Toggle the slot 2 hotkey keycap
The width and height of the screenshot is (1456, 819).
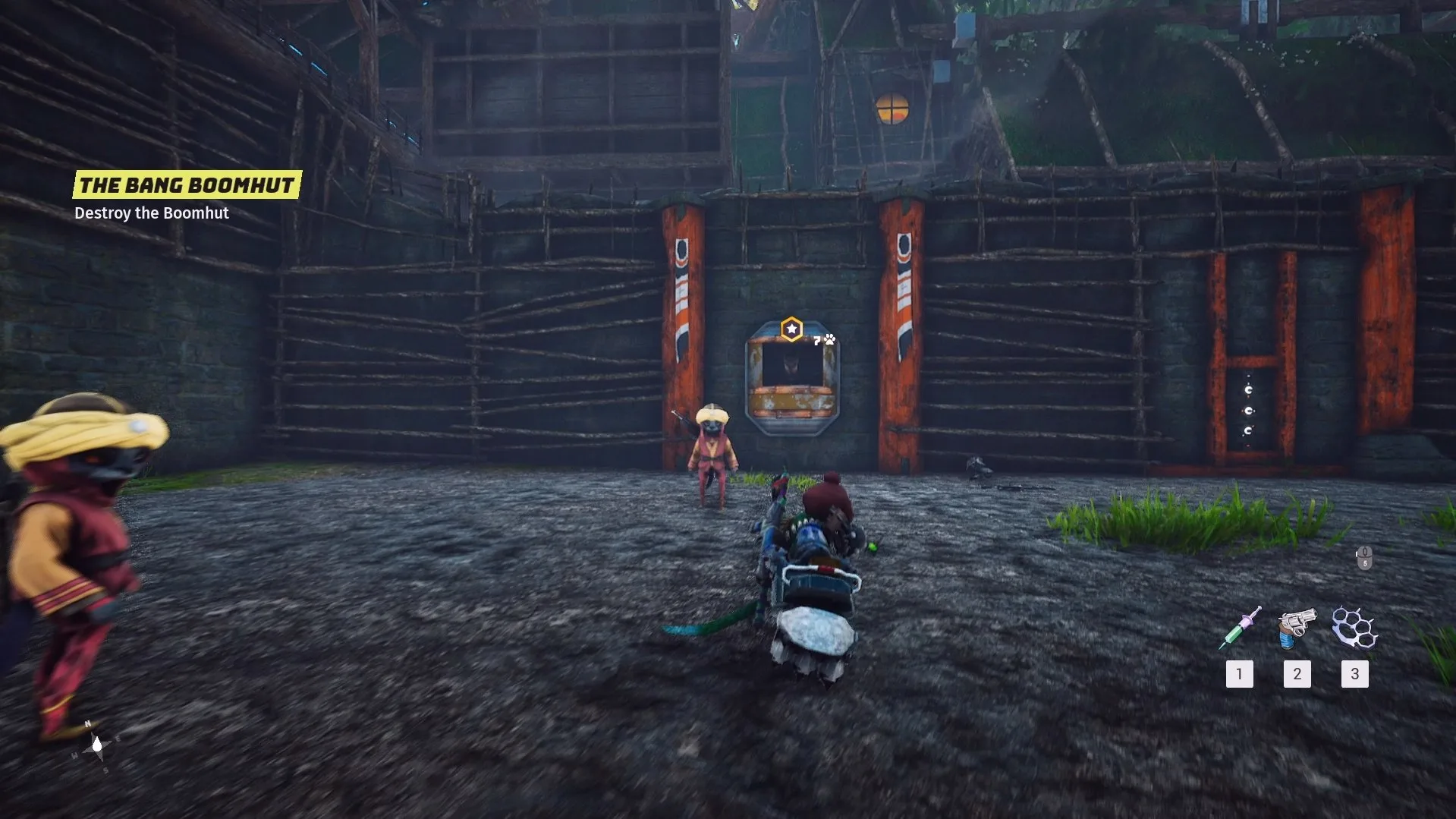1297,674
